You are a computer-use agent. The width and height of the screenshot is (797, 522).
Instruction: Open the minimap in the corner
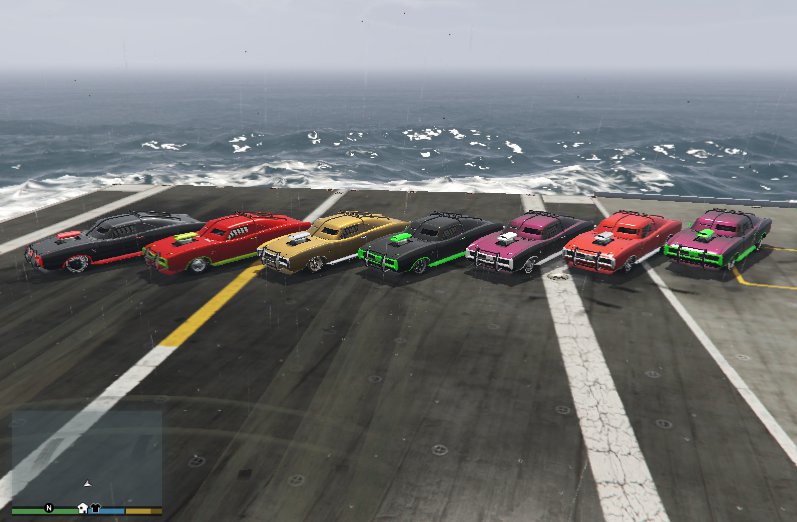pos(86,458)
